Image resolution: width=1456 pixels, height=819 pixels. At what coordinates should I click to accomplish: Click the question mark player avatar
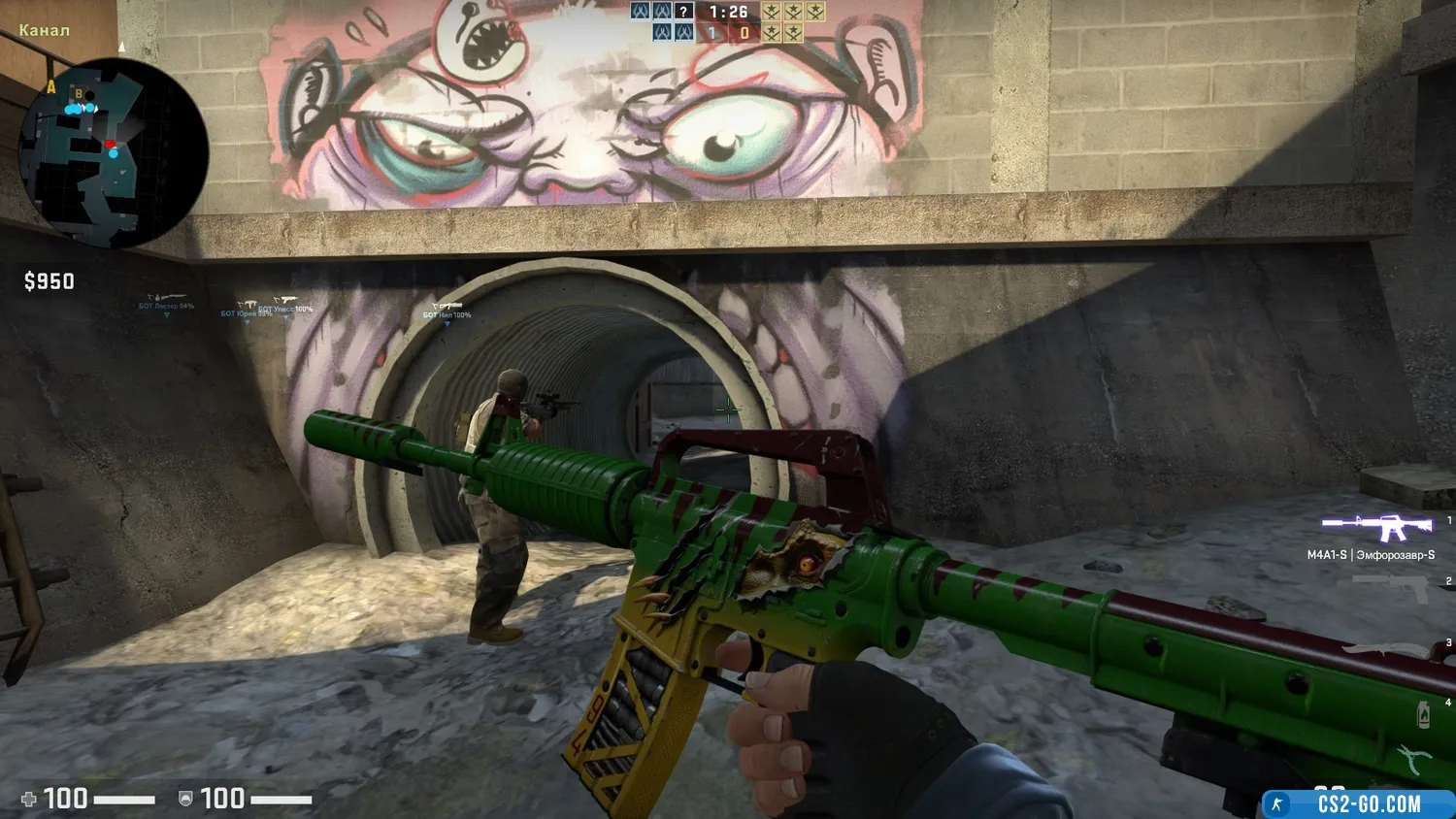[684, 12]
